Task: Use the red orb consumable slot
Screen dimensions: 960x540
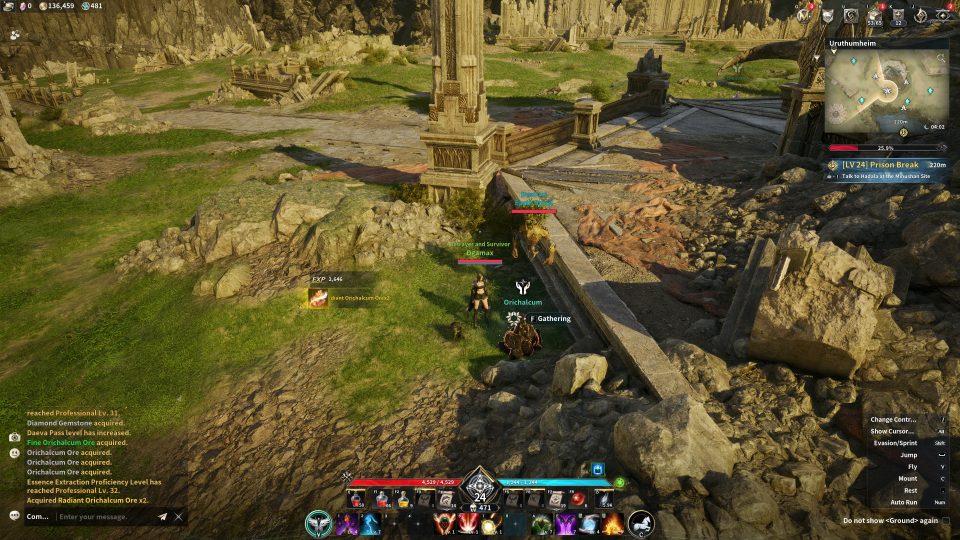Action: (x=578, y=498)
